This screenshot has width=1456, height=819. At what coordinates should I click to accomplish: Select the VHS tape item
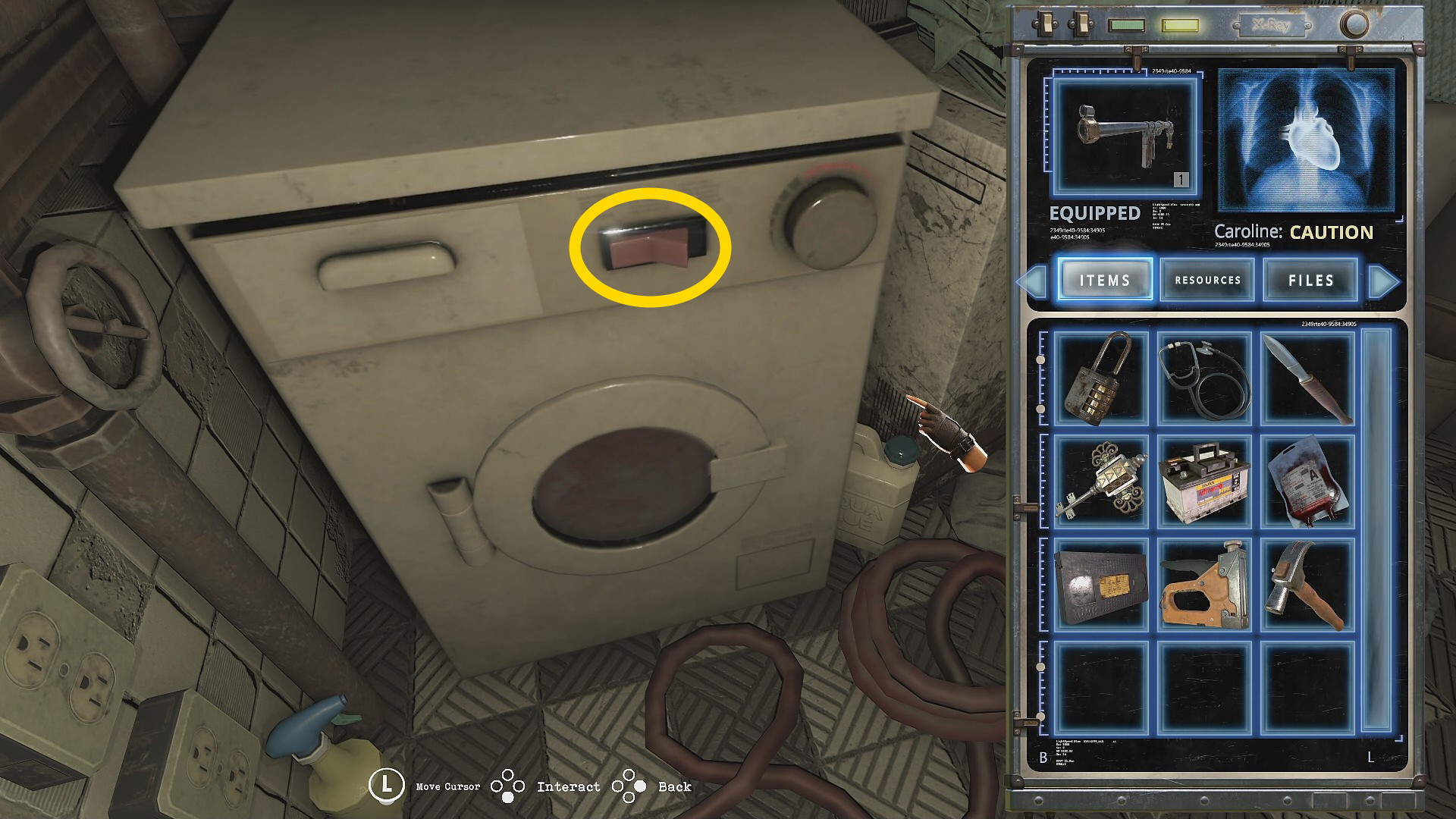coord(1101,585)
